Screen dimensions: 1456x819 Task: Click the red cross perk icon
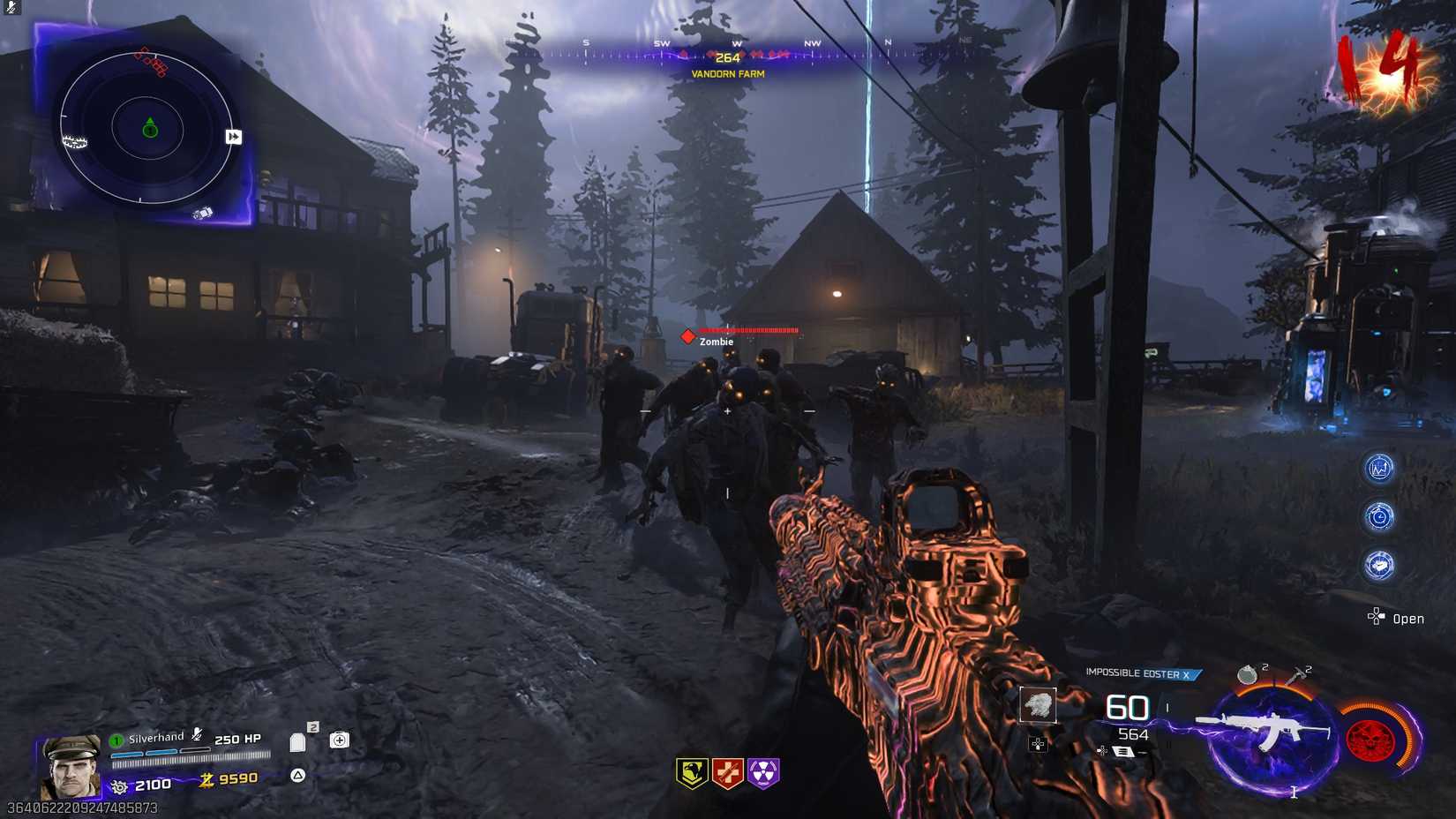(726, 772)
